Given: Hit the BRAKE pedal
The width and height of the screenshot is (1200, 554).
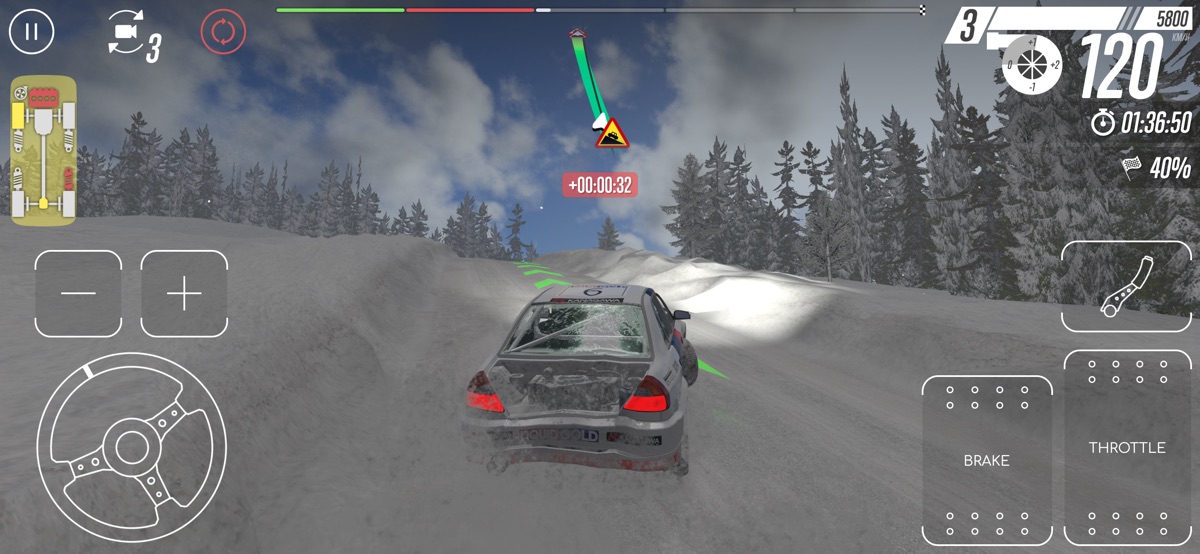Looking at the screenshot, I should [x=986, y=459].
